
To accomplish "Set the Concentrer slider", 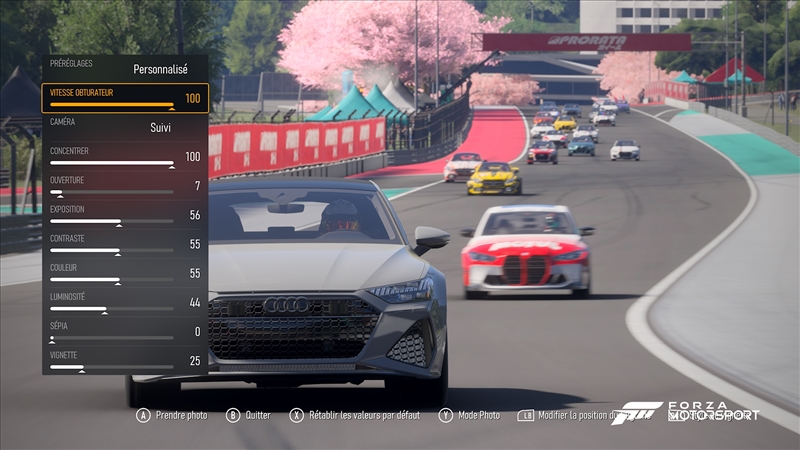I will (x=112, y=163).
